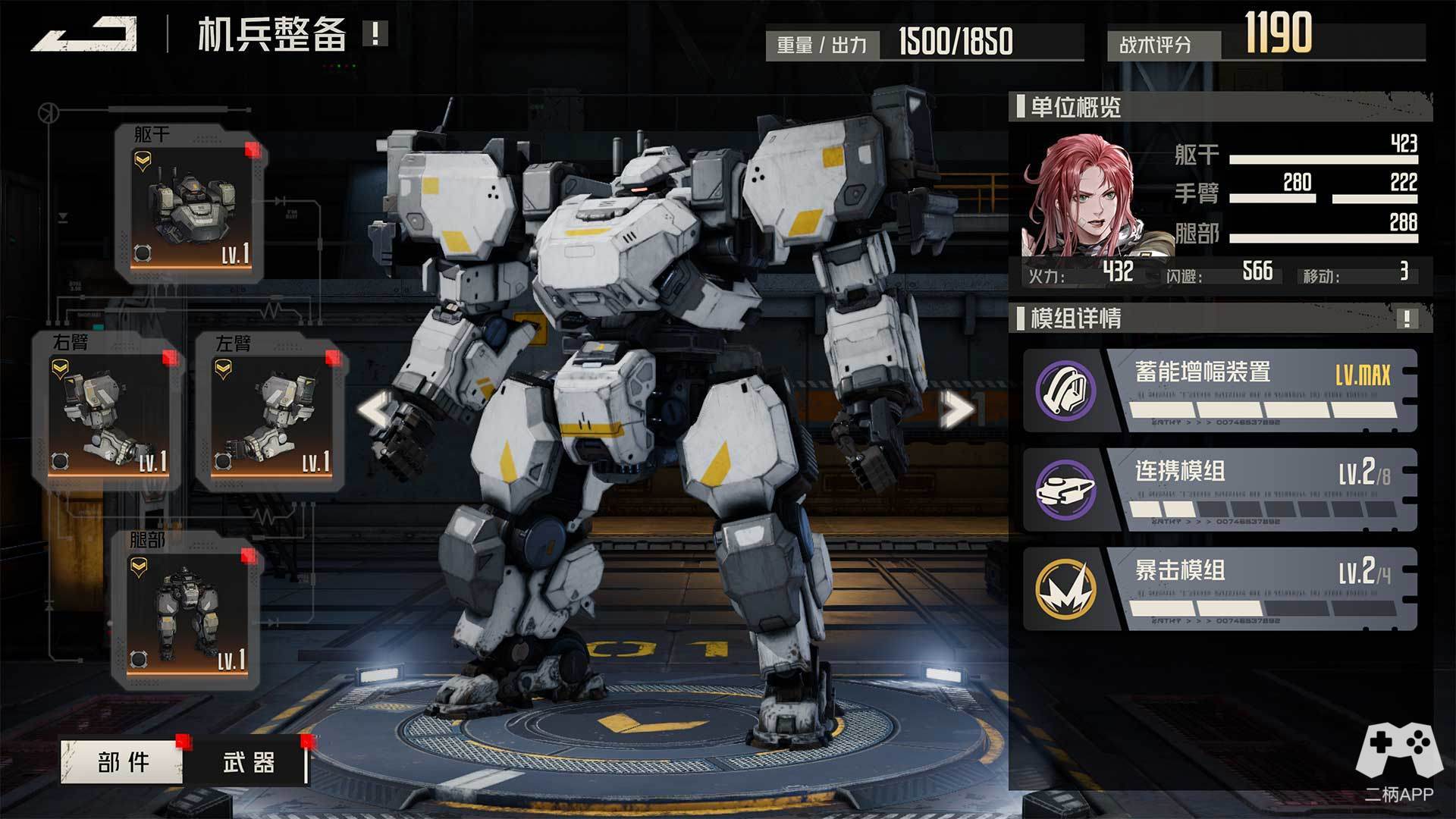Switch to the 武器 weapons tab

point(249,761)
